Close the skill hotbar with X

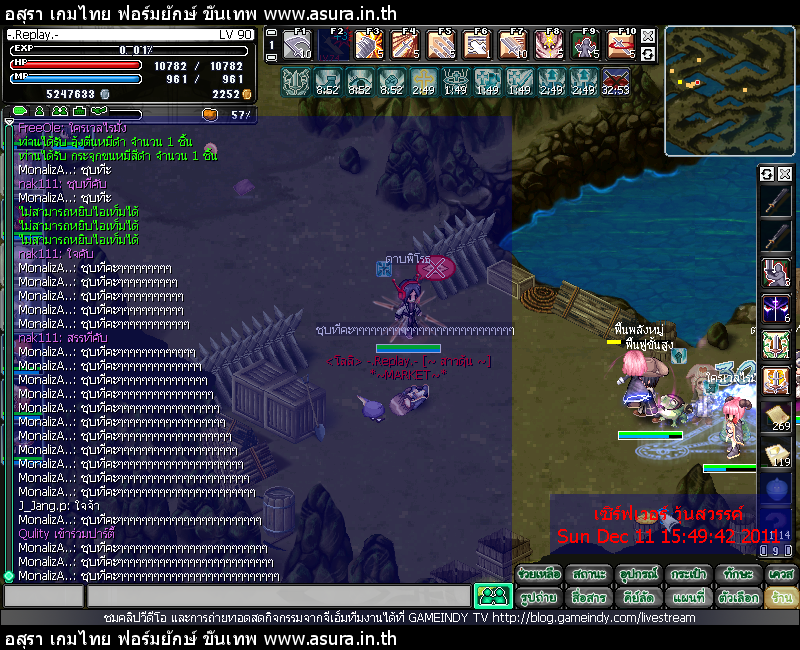click(x=648, y=36)
